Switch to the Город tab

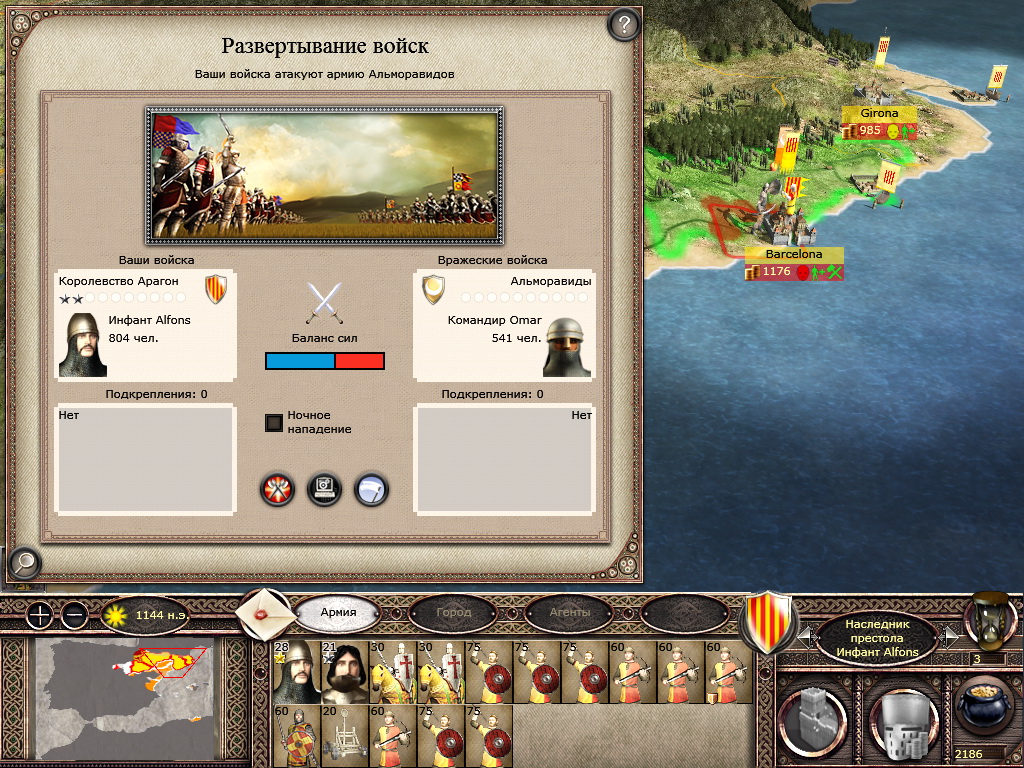pyautogui.click(x=453, y=612)
